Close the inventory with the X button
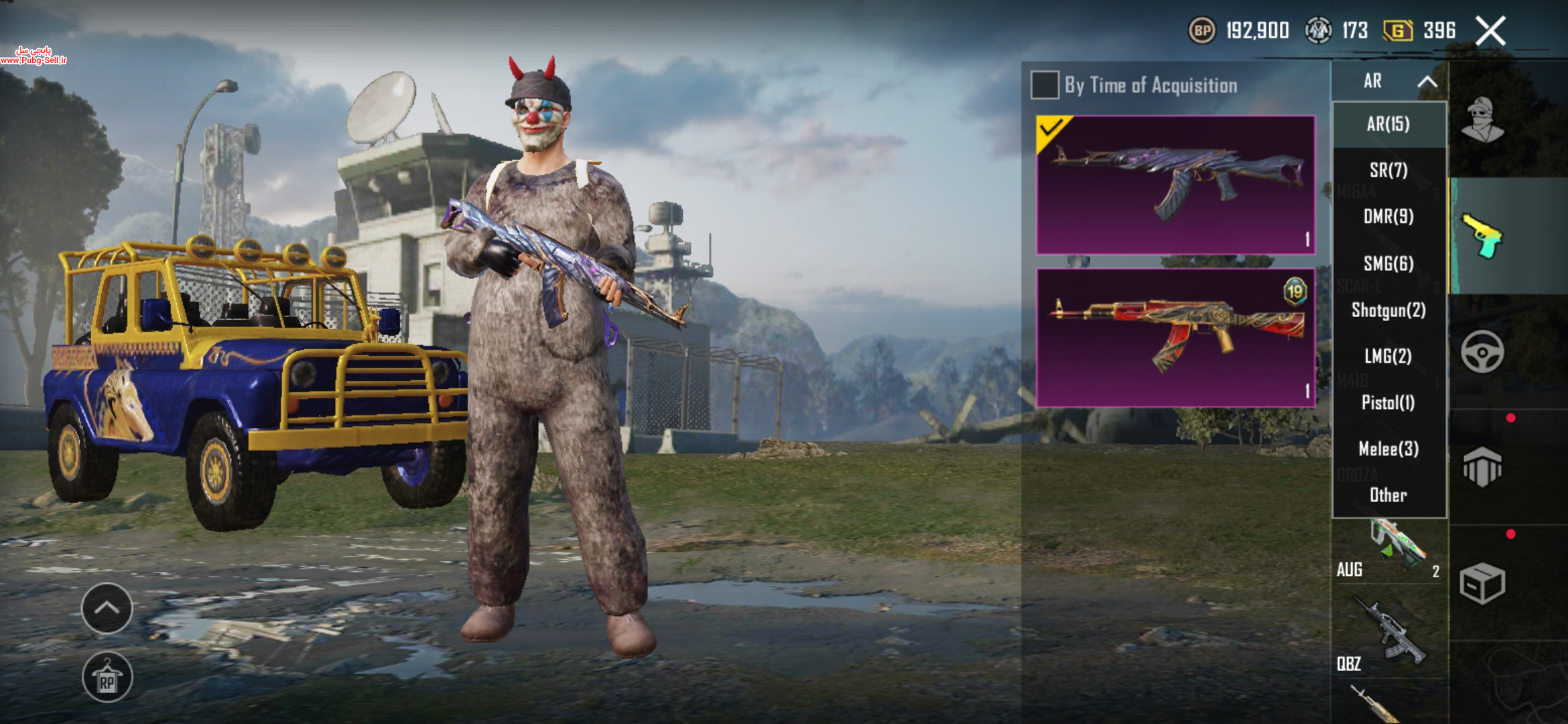The height and width of the screenshot is (724, 1568). coord(1490,31)
